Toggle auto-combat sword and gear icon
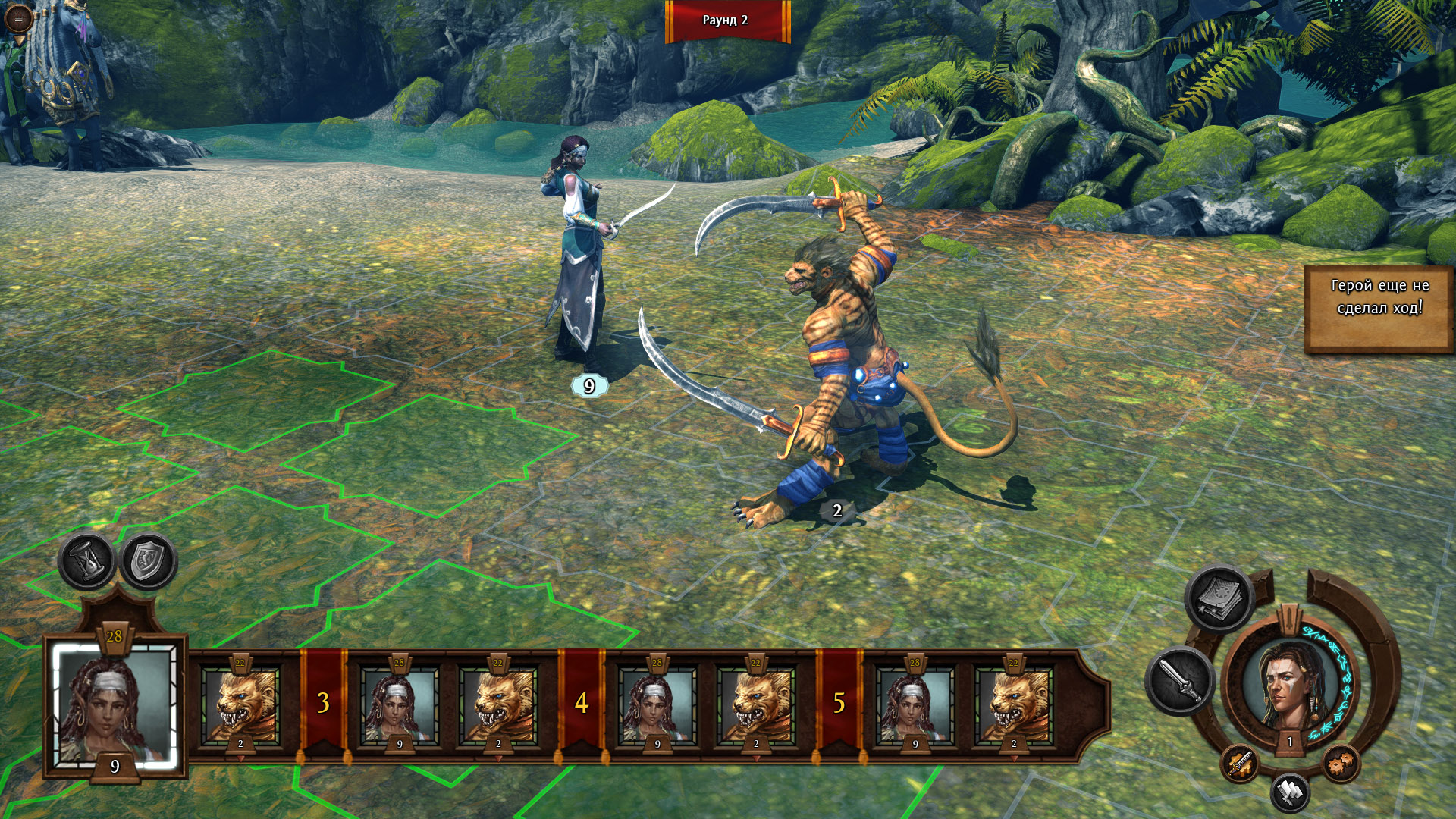The width and height of the screenshot is (1456, 819). [1239, 763]
